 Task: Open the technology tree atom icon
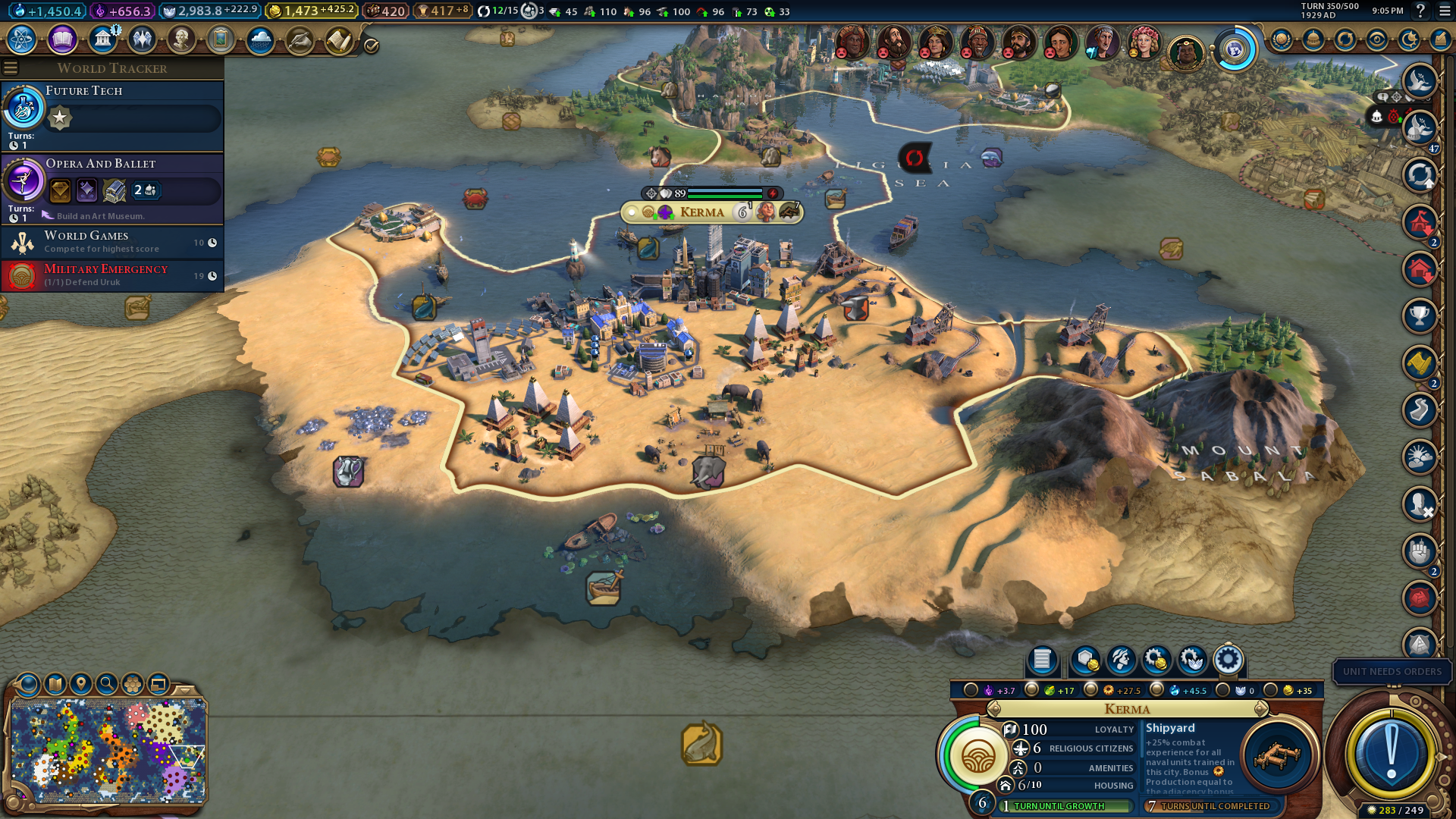22,39
